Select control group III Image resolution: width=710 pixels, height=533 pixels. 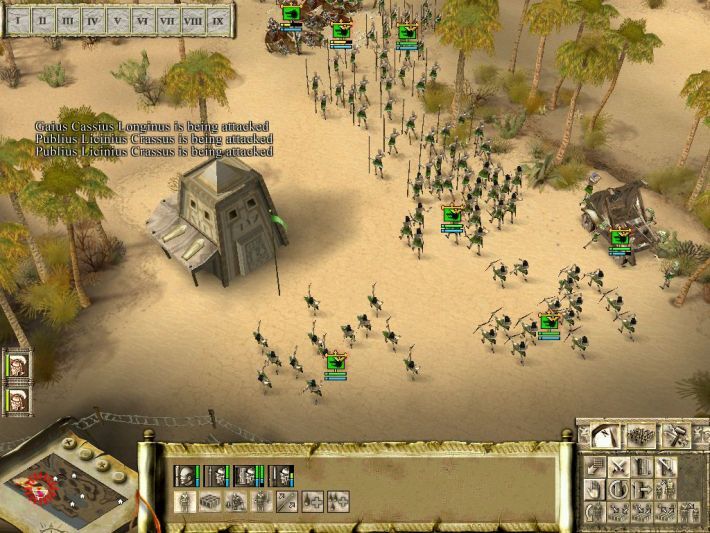[x=68, y=19]
